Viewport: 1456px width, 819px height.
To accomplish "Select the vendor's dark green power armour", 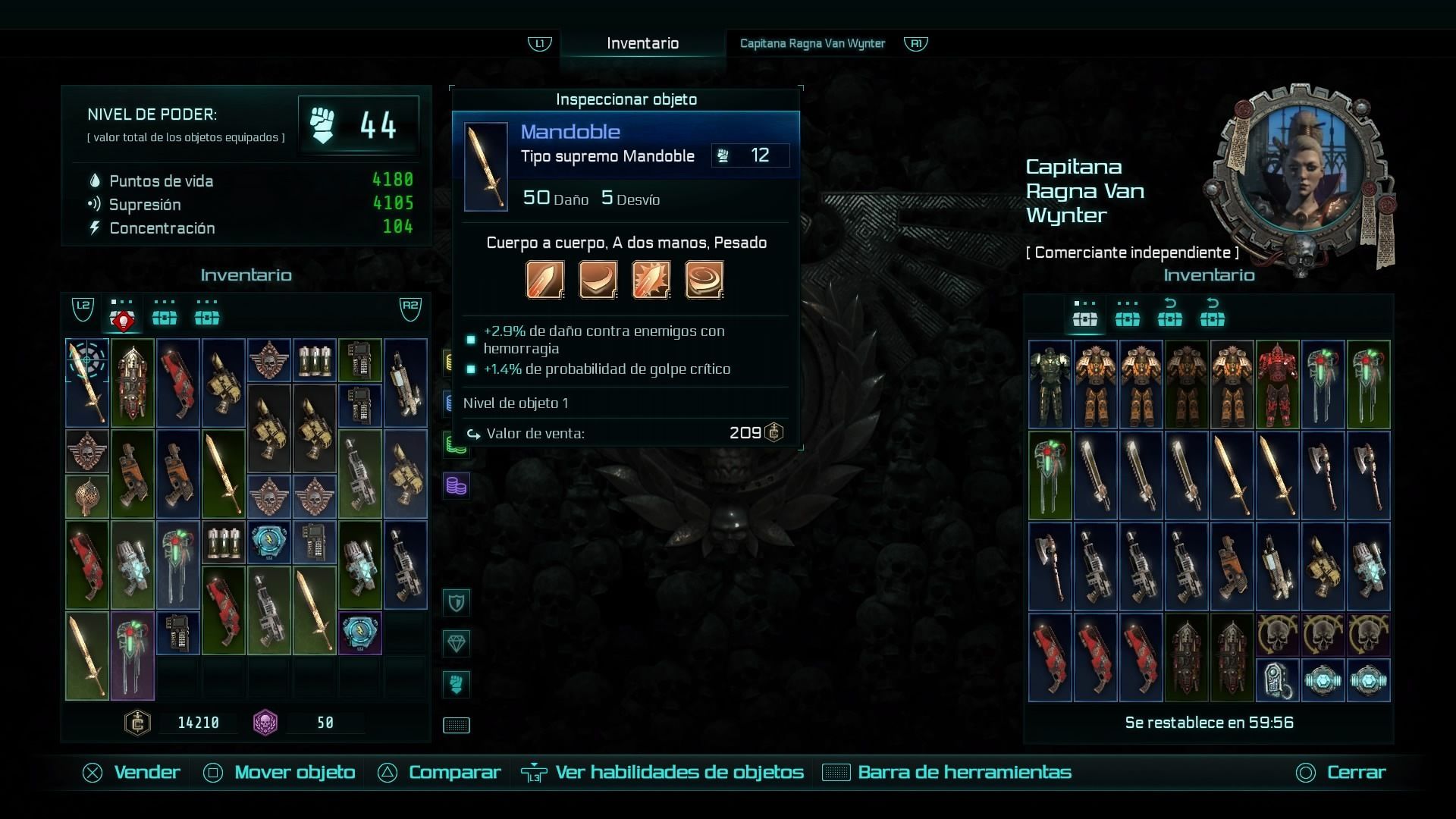I will coord(1050,384).
